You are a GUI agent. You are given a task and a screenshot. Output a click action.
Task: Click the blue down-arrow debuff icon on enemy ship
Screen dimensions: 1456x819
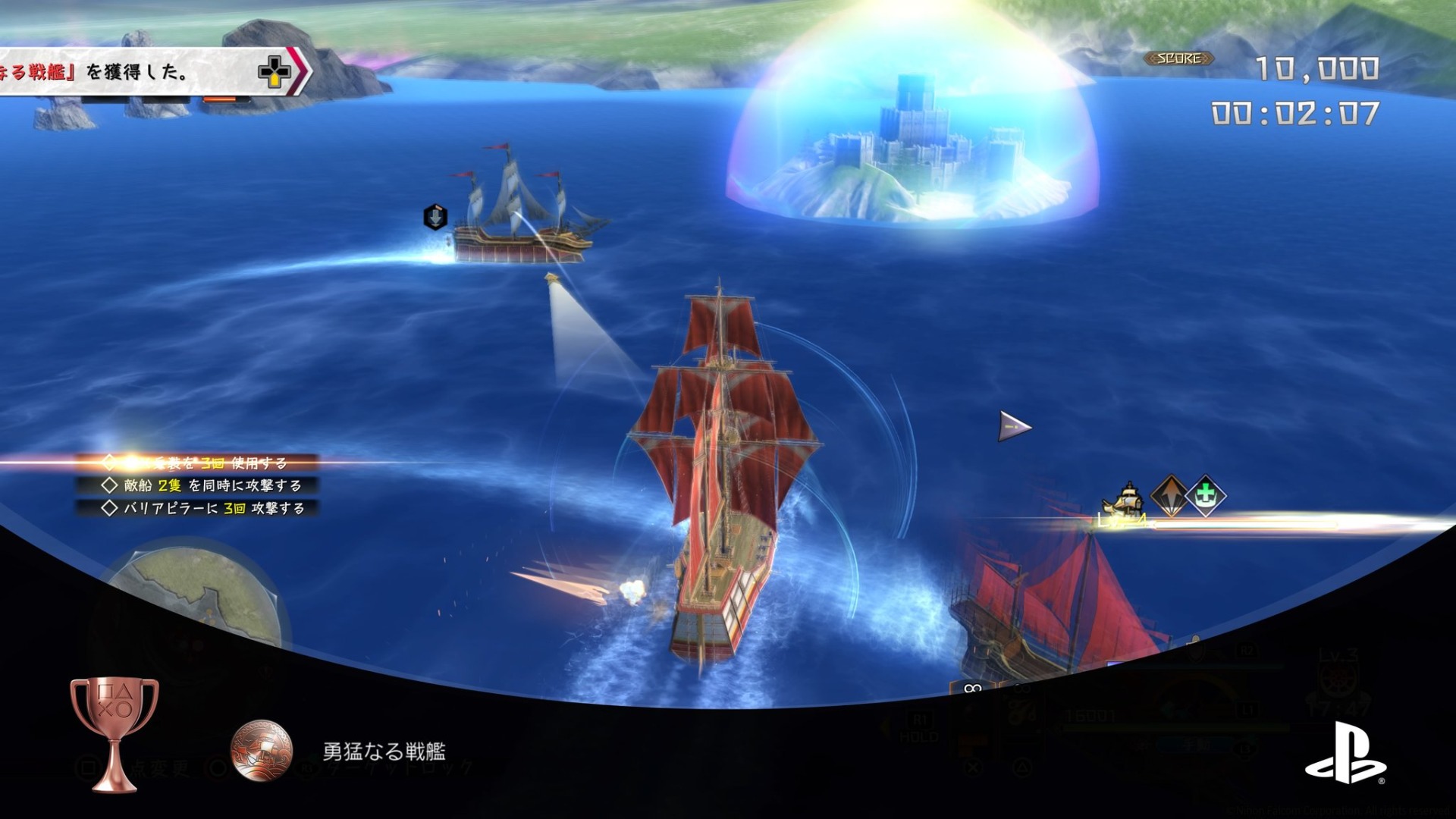coord(435,217)
